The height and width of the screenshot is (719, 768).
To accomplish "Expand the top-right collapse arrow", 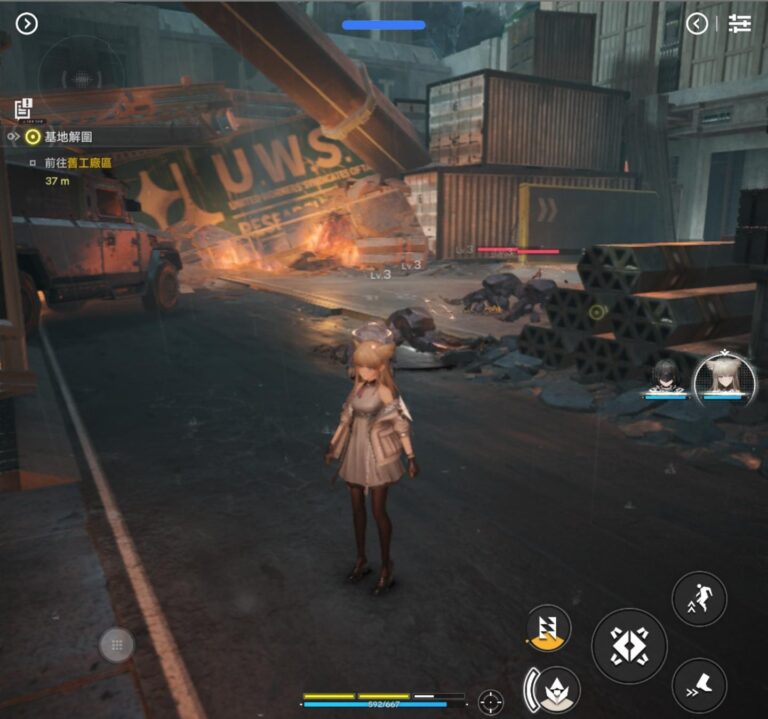I will point(697,24).
